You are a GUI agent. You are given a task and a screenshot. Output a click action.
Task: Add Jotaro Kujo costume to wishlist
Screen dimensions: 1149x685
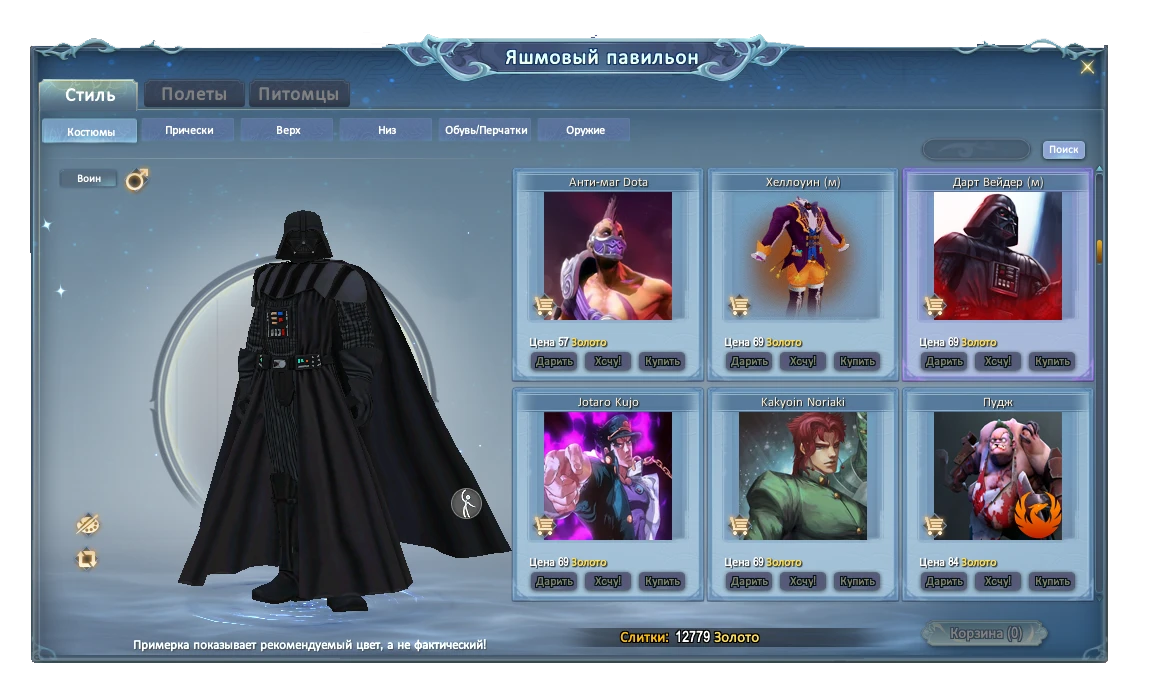click(607, 581)
